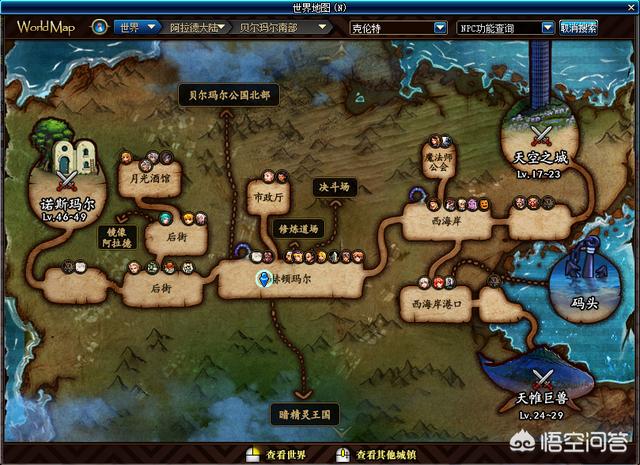The height and width of the screenshot is (465, 640).
Task: Click the 魔法师公会 map area
Action: (438, 162)
